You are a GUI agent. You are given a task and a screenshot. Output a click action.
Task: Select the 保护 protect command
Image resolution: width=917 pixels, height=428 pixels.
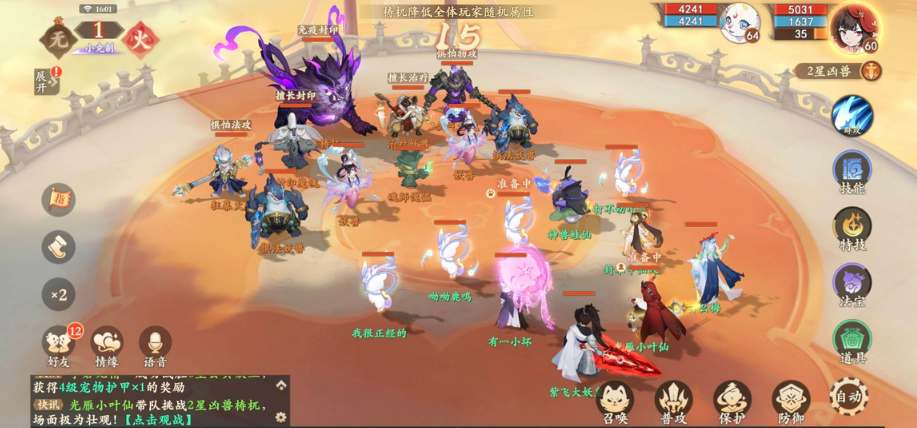pyautogui.click(x=732, y=399)
